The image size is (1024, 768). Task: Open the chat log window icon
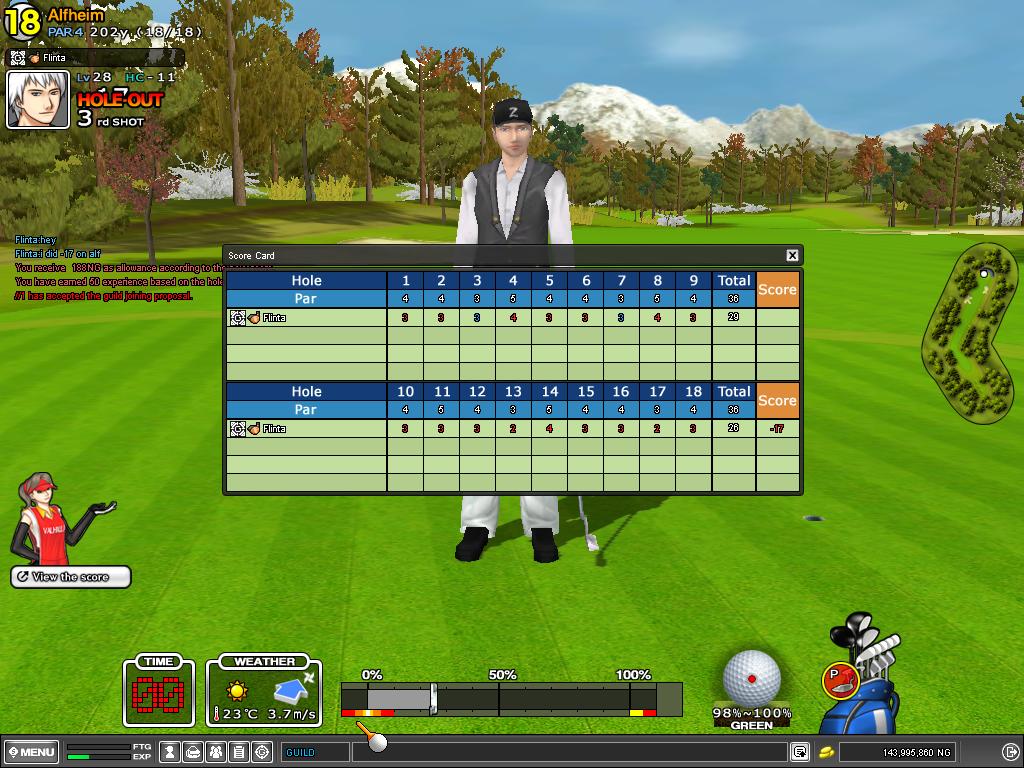click(800, 752)
